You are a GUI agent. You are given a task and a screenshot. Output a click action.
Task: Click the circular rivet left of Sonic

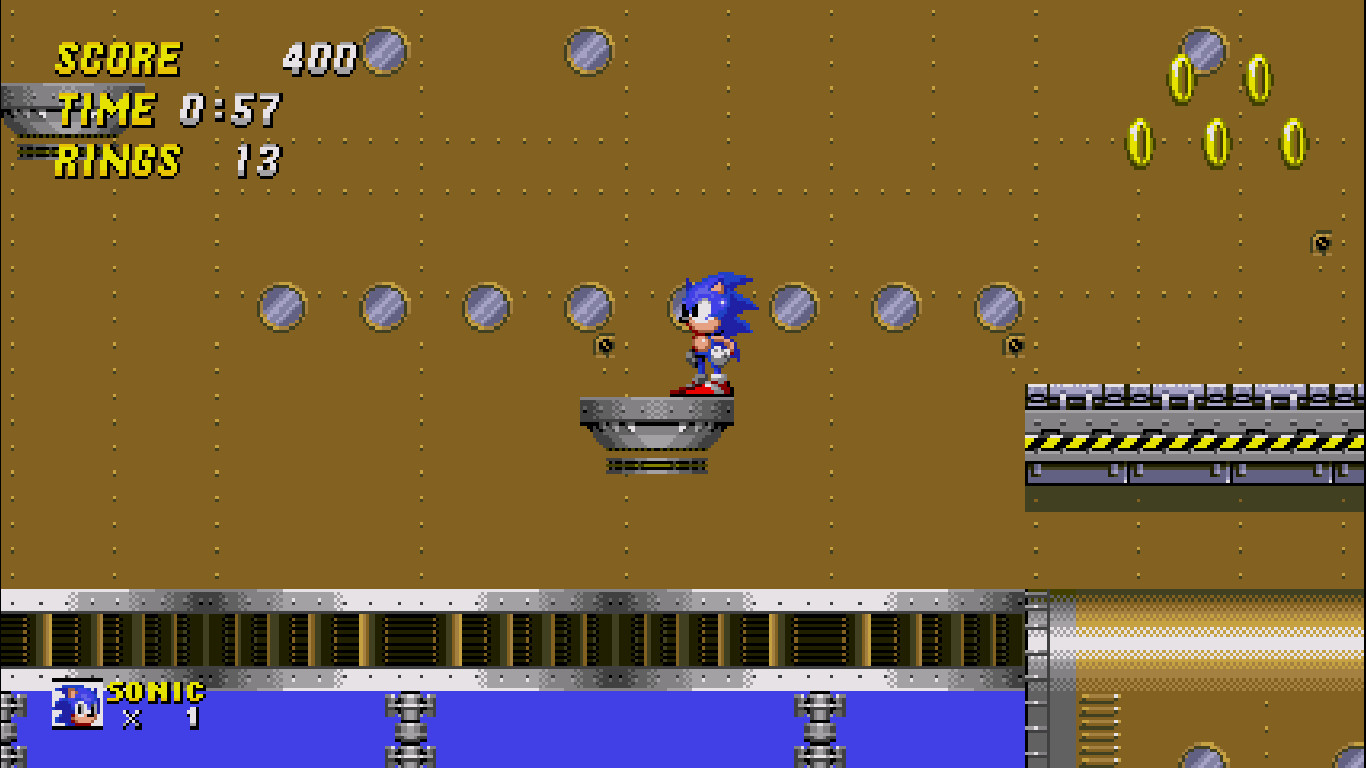click(592, 307)
